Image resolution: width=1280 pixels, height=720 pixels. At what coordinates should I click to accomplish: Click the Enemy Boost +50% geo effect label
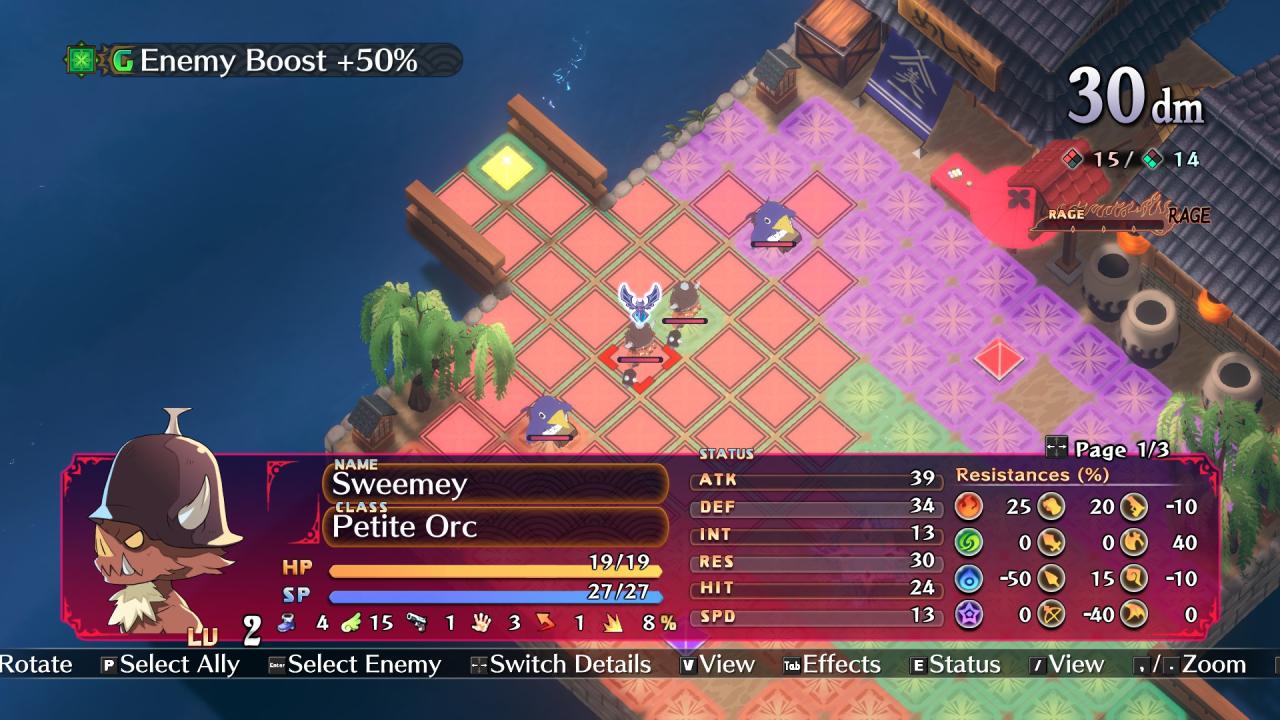(264, 61)
